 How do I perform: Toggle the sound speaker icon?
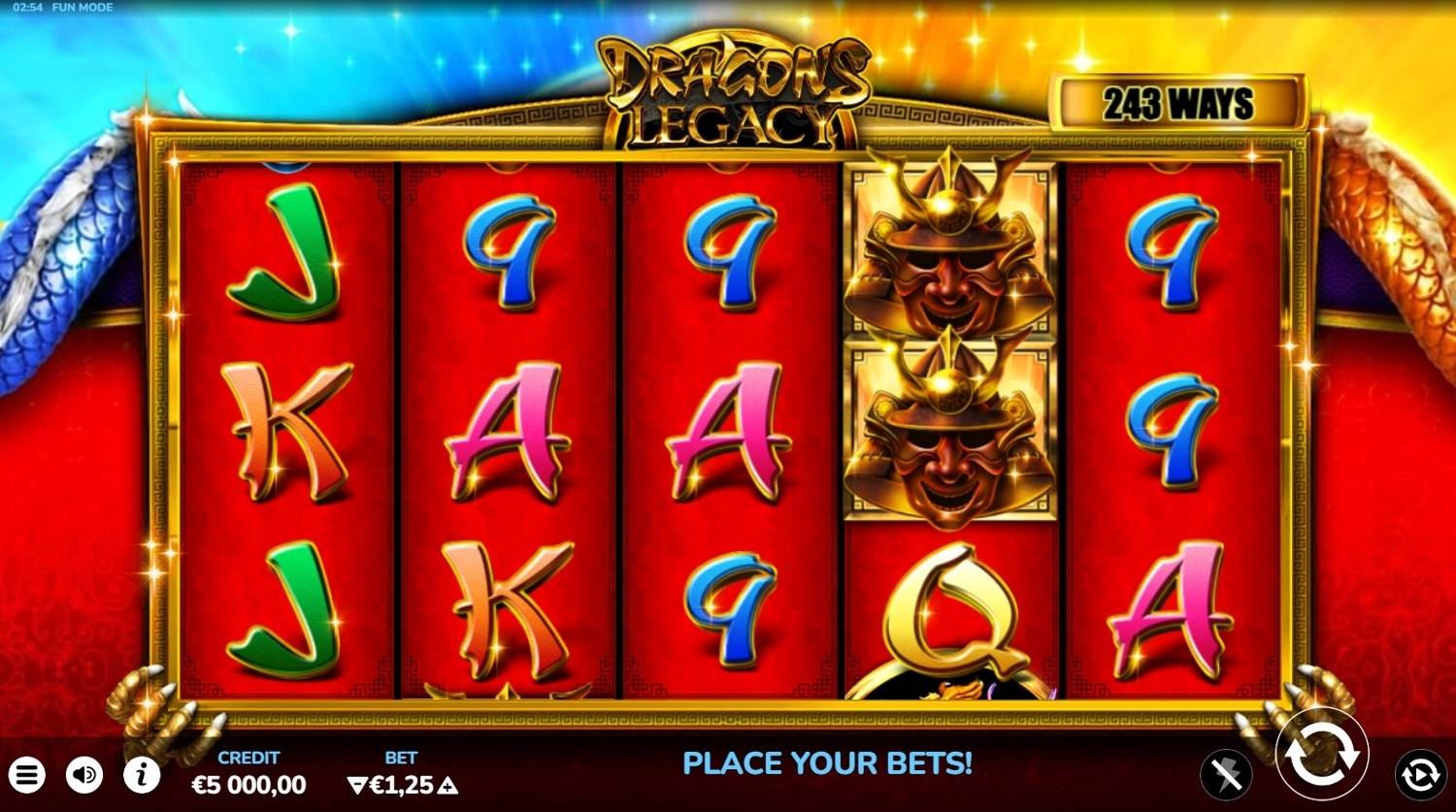pos(84,774)
